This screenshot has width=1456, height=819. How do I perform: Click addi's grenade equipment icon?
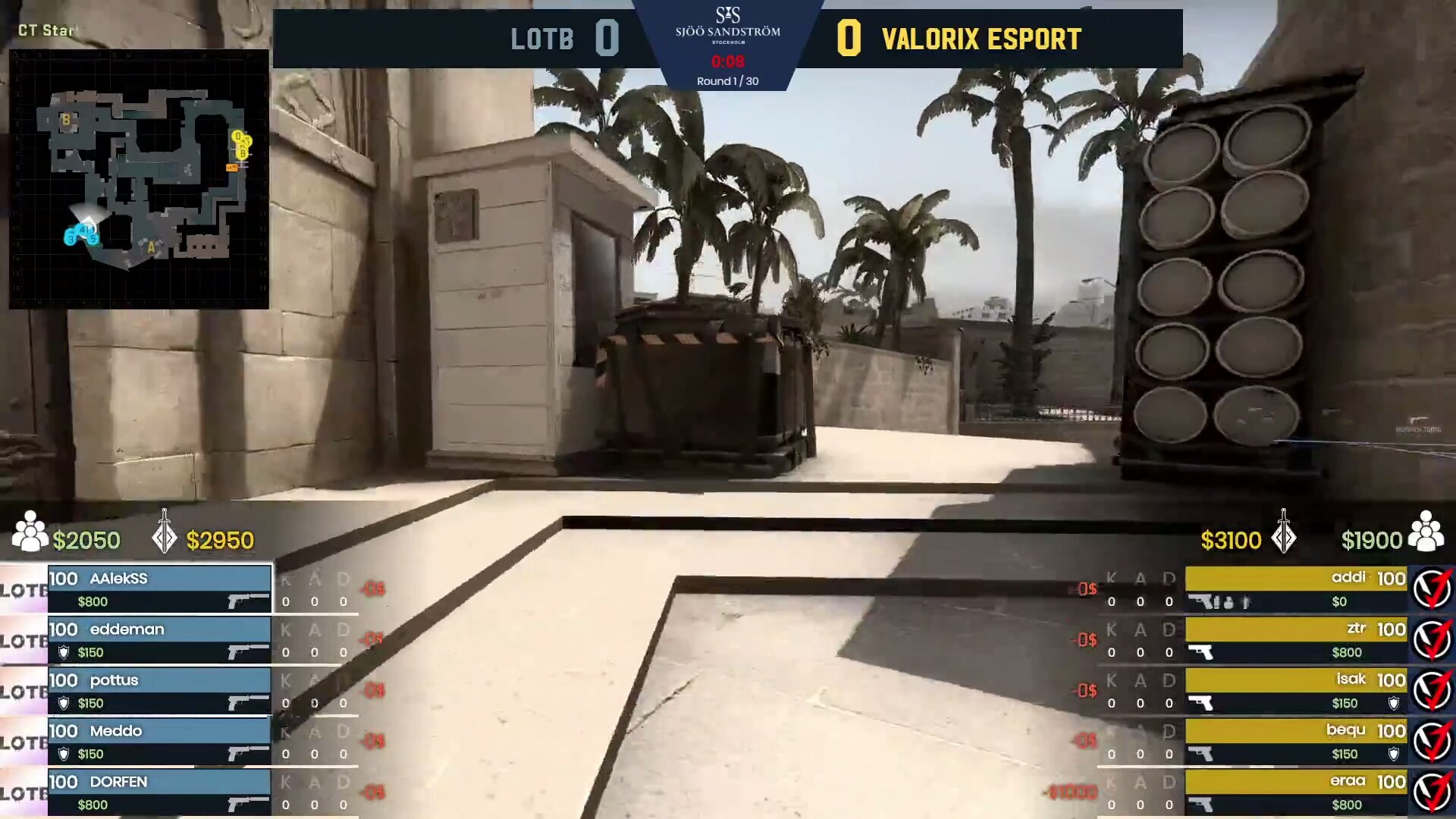[x=1227, y=603]
